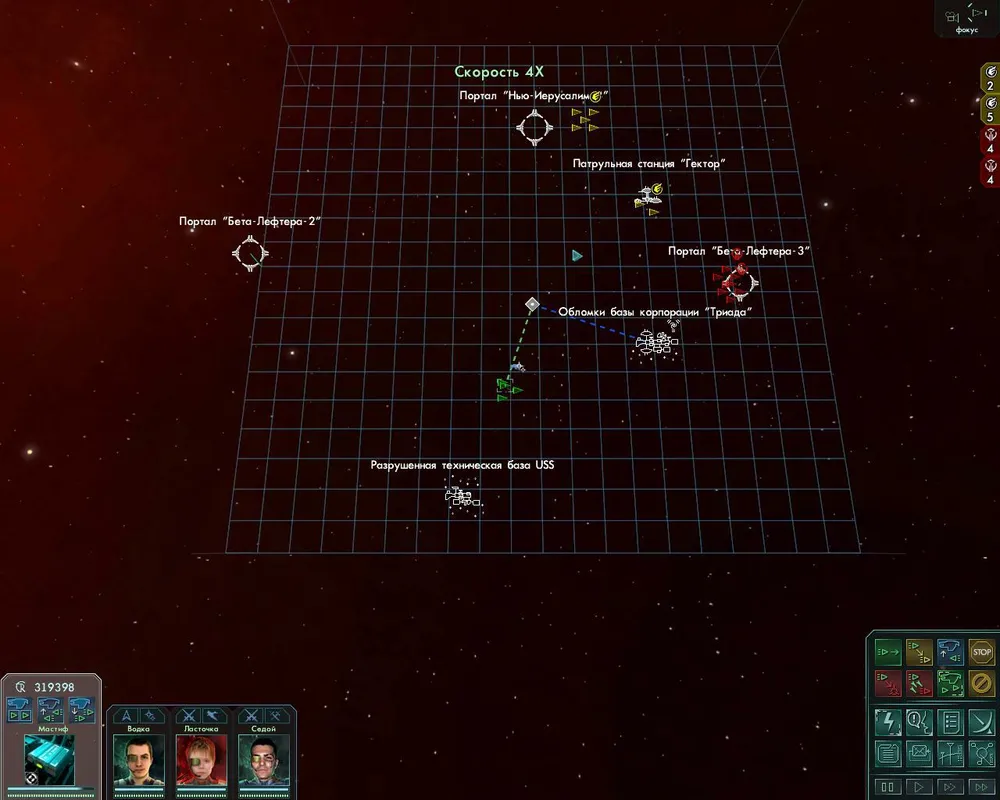Image resolution: width=1000 pixels, height=800 pixels.
Task: Open the lightning bolt systems button
Action: click(x=888, y=722)
